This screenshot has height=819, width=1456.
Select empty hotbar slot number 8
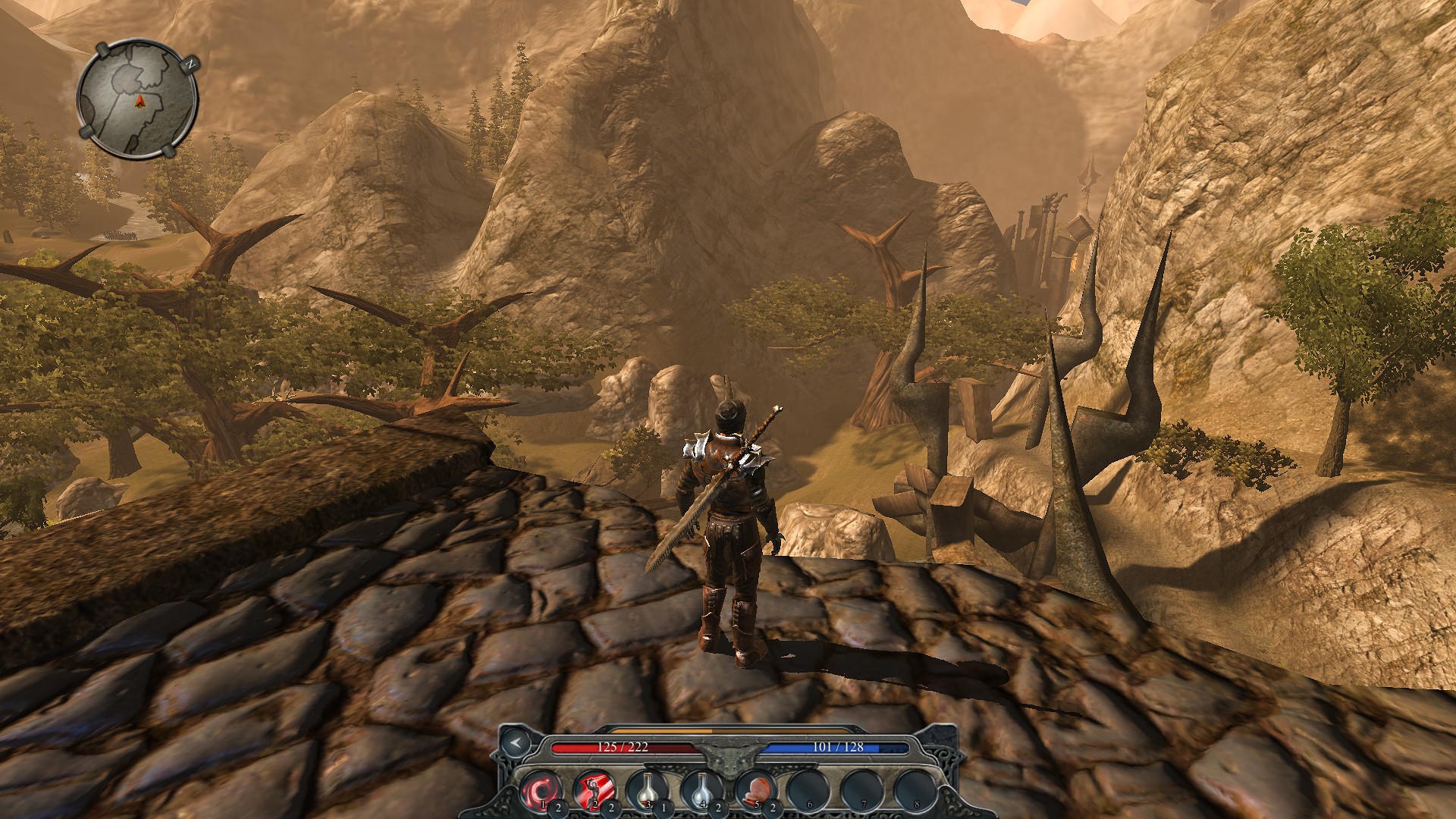(x=915, y=789)
